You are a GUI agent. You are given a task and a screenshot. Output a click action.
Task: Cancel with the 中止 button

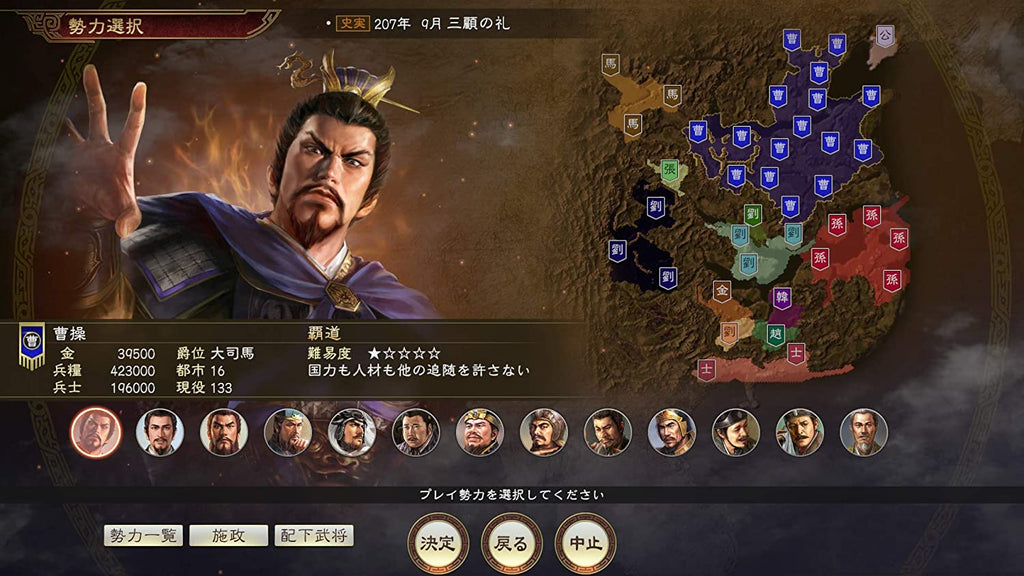pyautogui.click(x=585, y=543)
